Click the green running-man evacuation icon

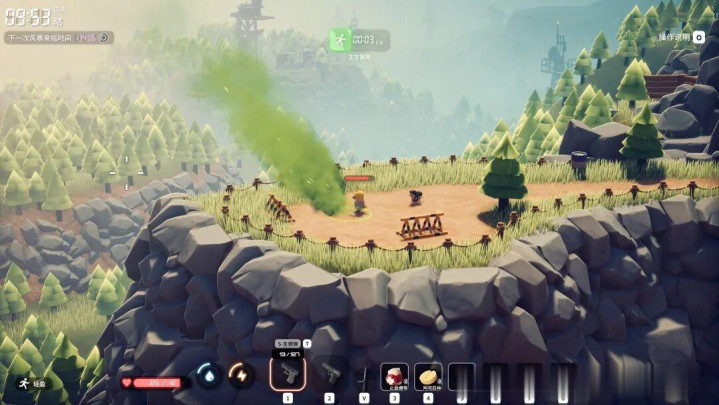coord(339,40)
